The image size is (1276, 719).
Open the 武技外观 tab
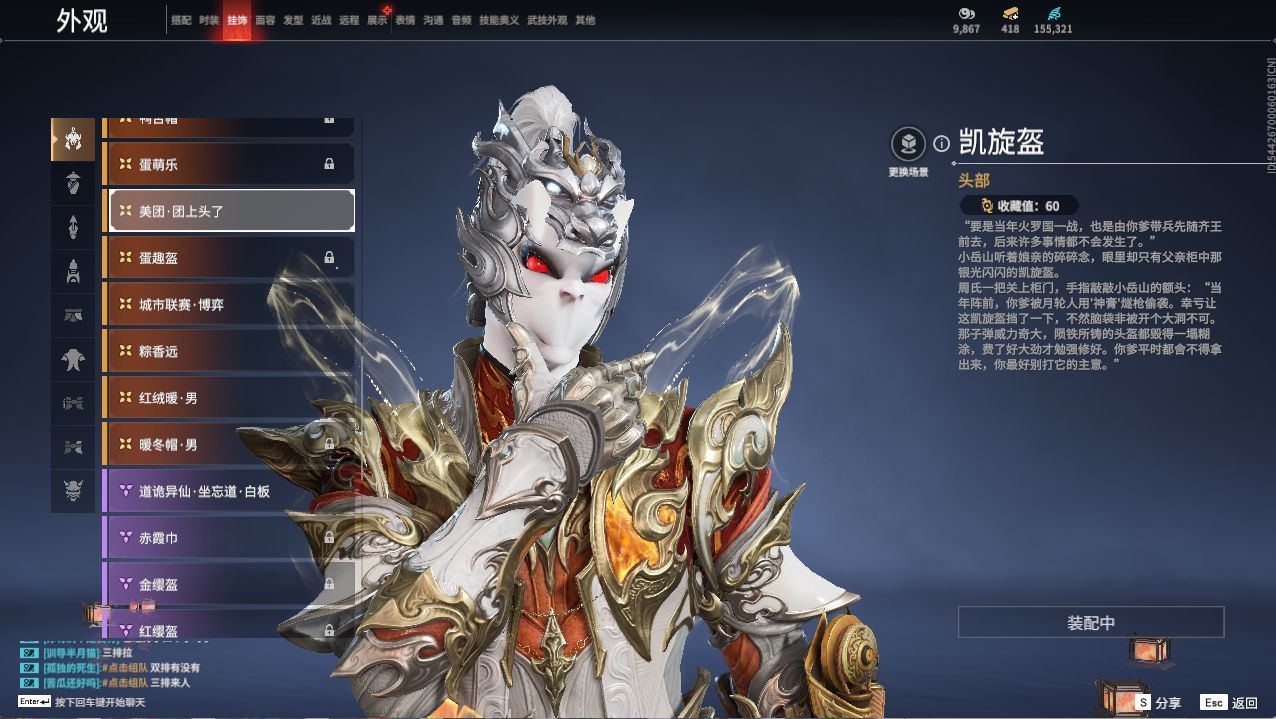tap(547, 20)
